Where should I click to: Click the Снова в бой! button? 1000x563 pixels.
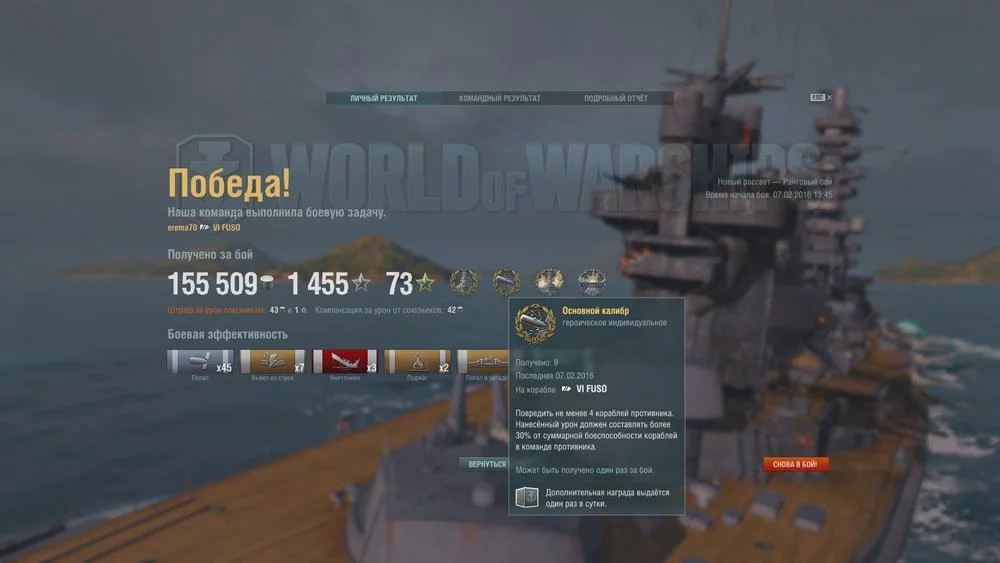[x=795, y=464]
